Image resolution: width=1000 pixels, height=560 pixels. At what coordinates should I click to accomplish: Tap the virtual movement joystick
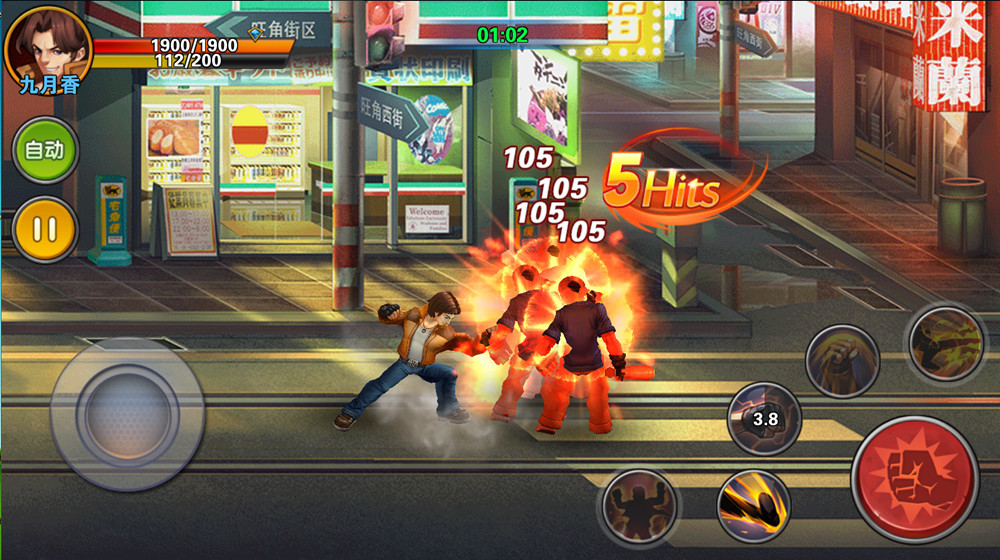[x=127, y=413]
